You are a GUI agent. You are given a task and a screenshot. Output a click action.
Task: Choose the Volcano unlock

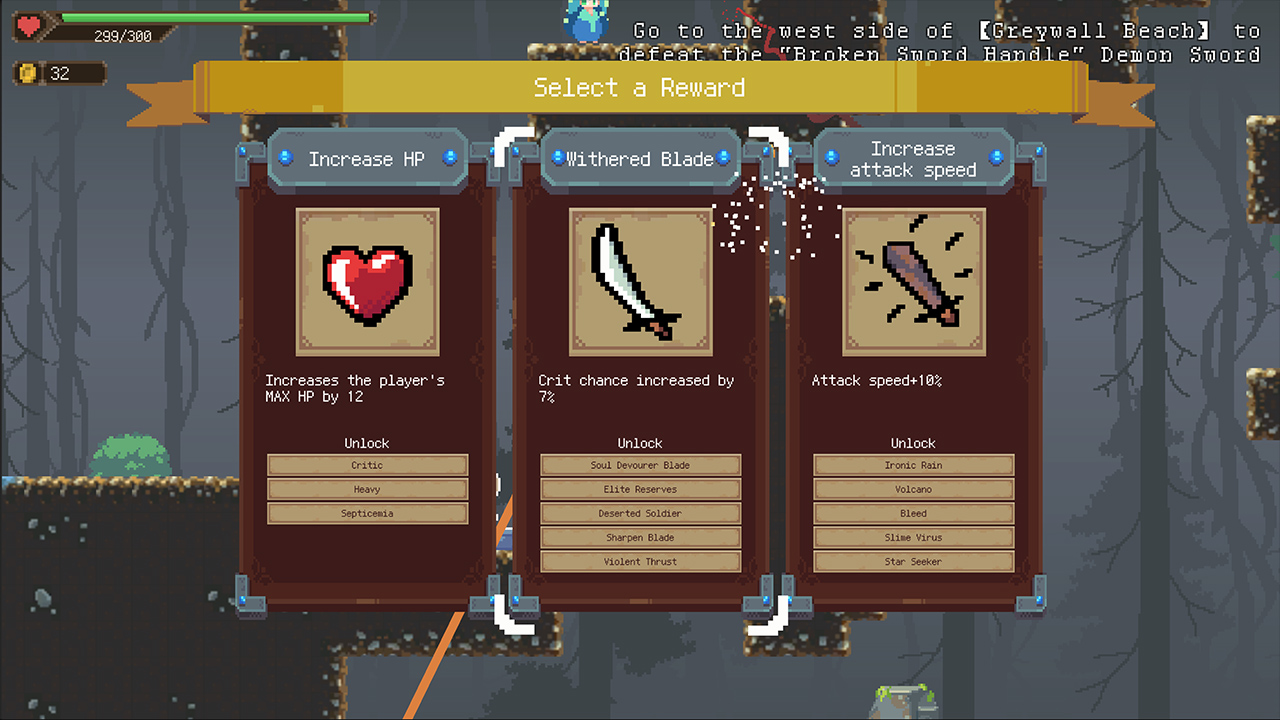pyautogui.click(x=913, y=489)
